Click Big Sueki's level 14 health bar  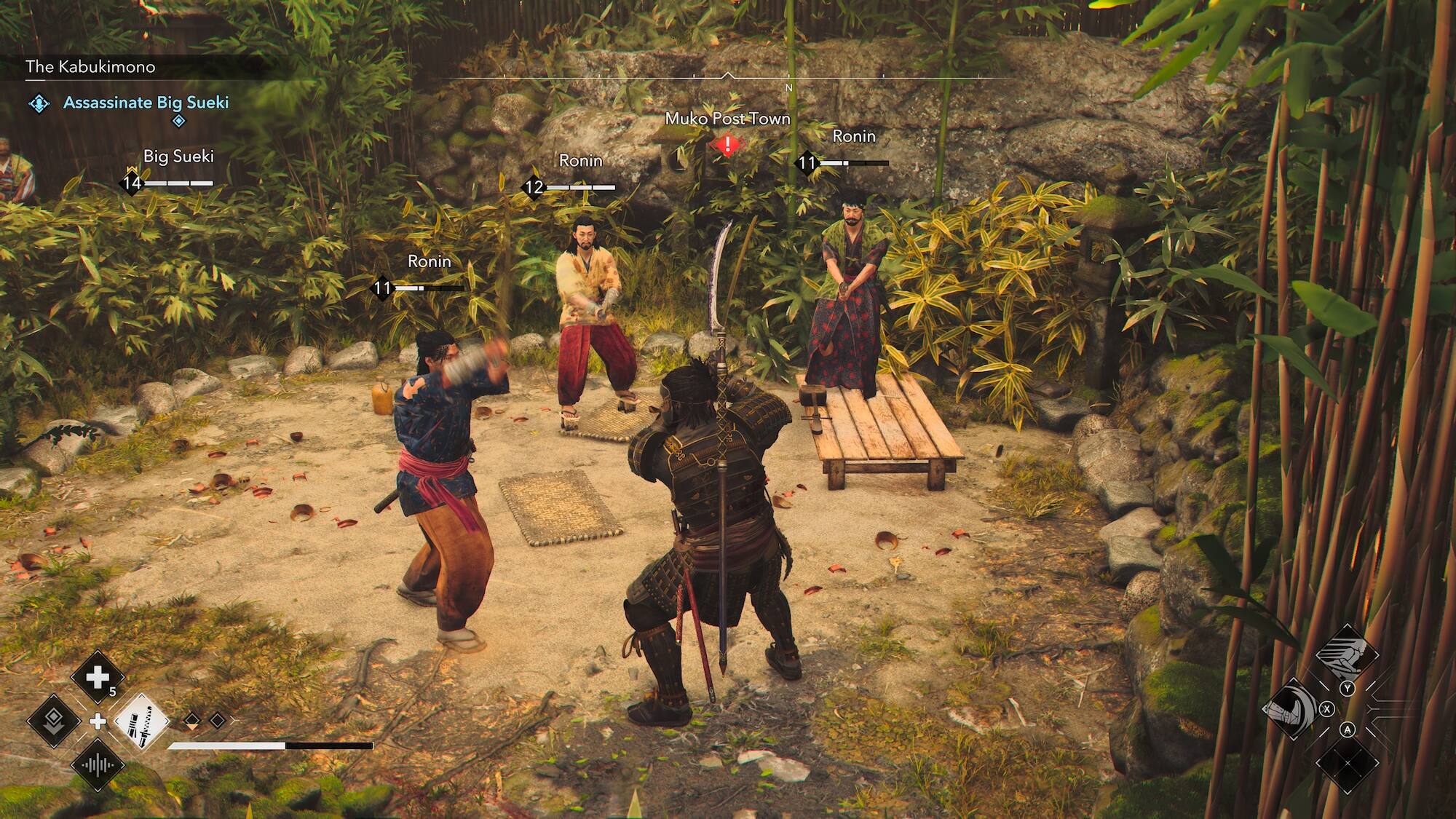click(178, 183)
